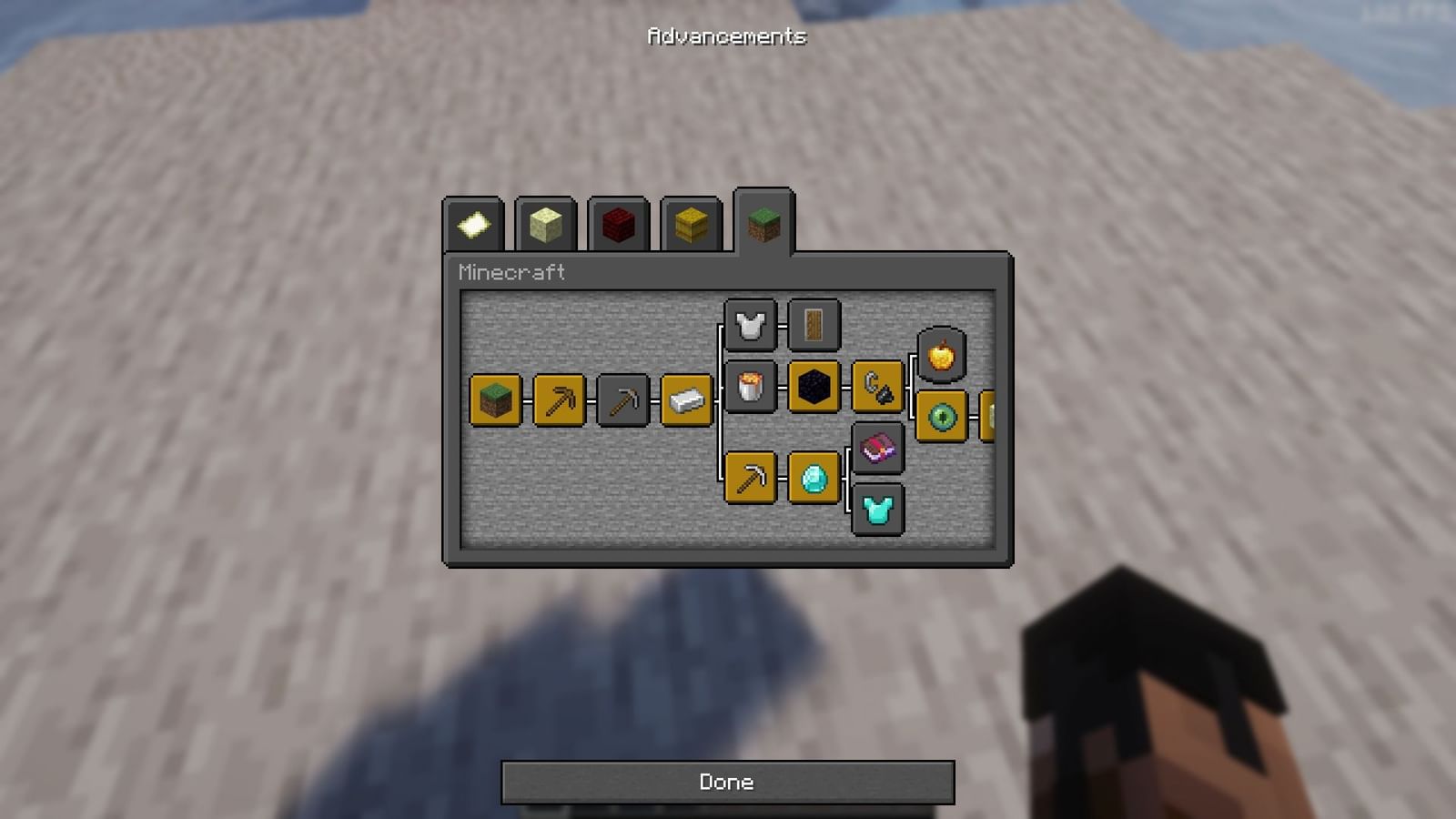The height and width of the screenshot is (819, 1456).
Task: Click the Done button
Action: tap(726, 781)
